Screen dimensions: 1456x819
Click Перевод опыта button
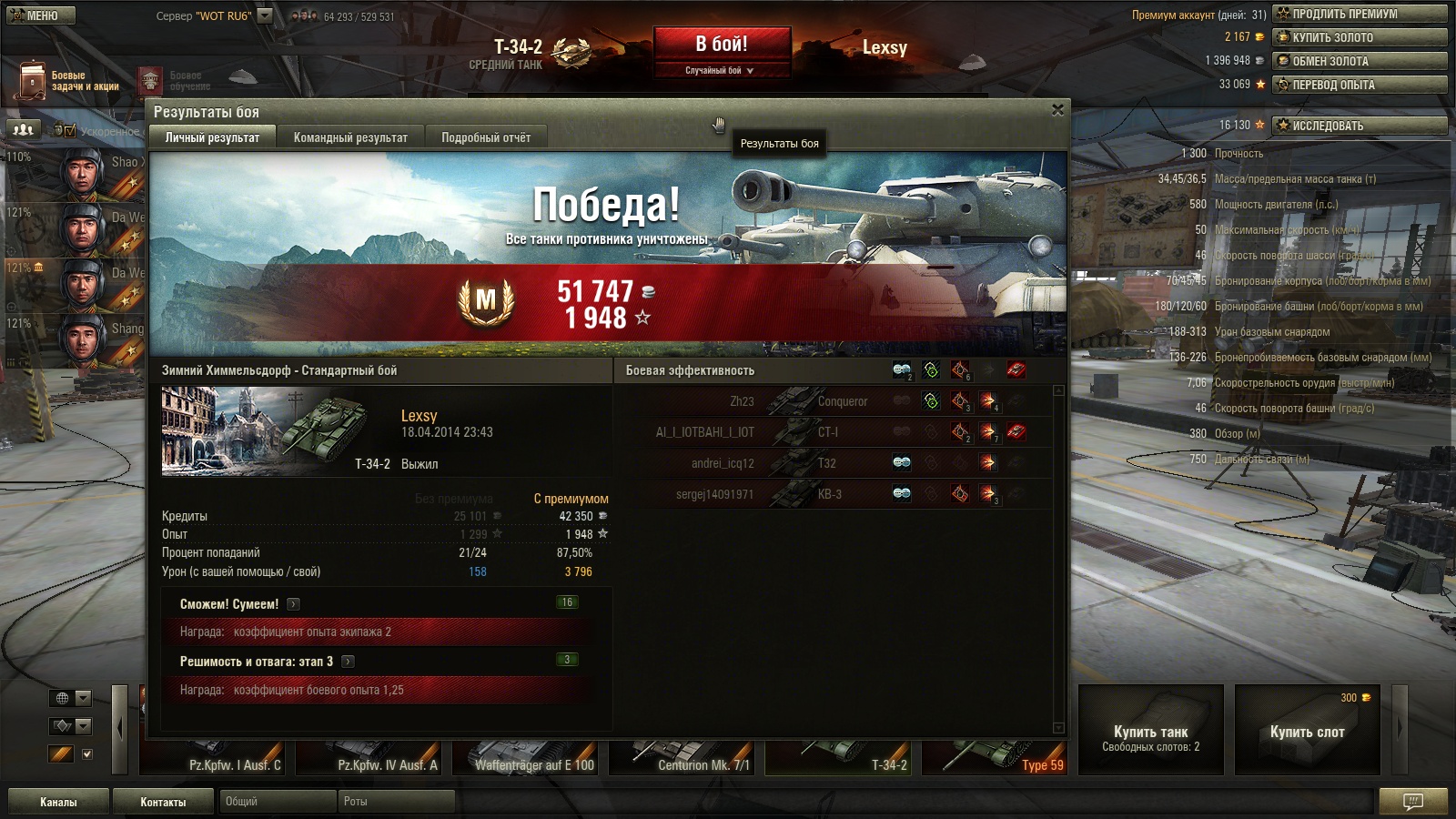click(1360, 85)
